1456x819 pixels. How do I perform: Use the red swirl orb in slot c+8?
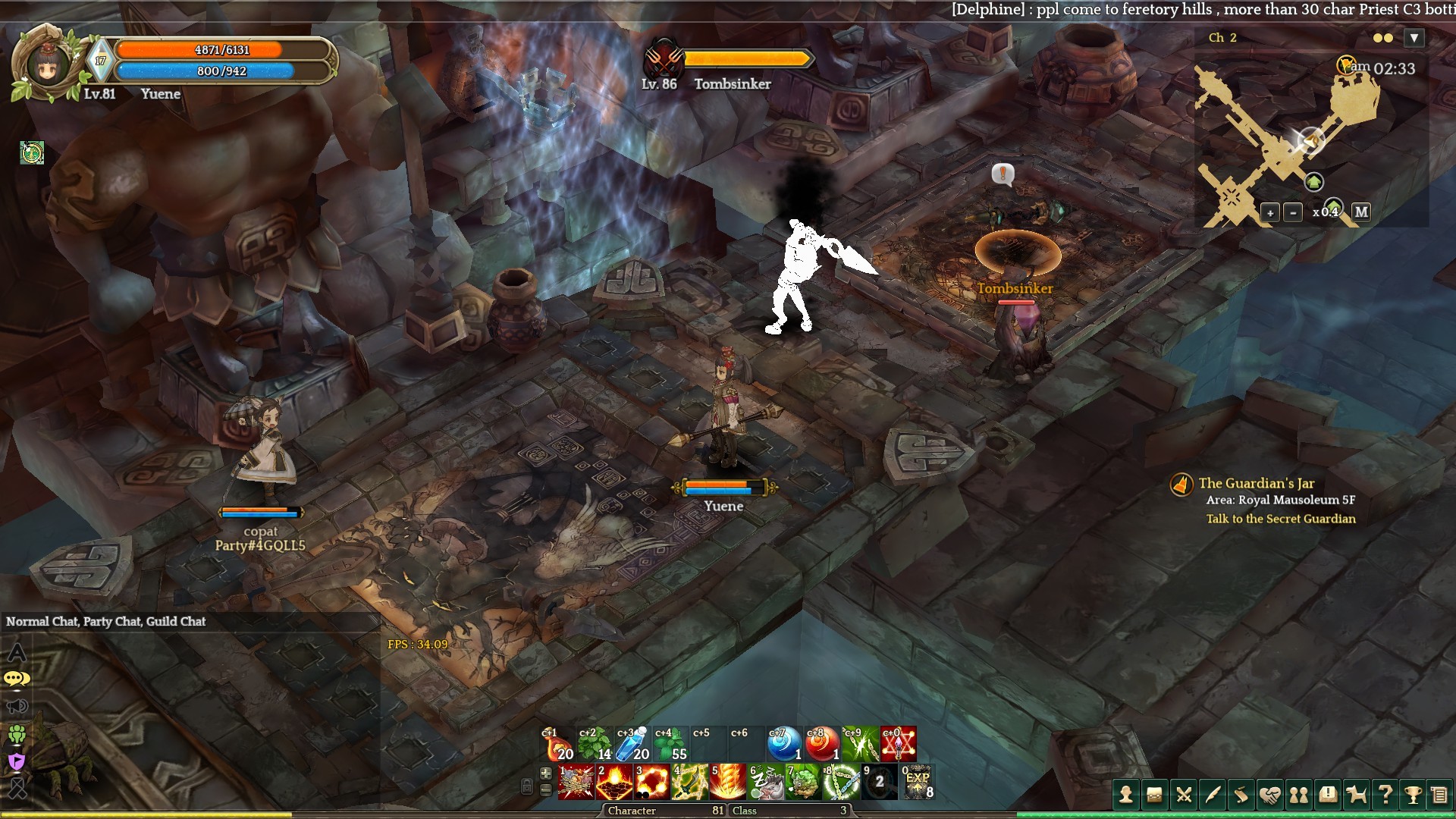coord(822,744)
